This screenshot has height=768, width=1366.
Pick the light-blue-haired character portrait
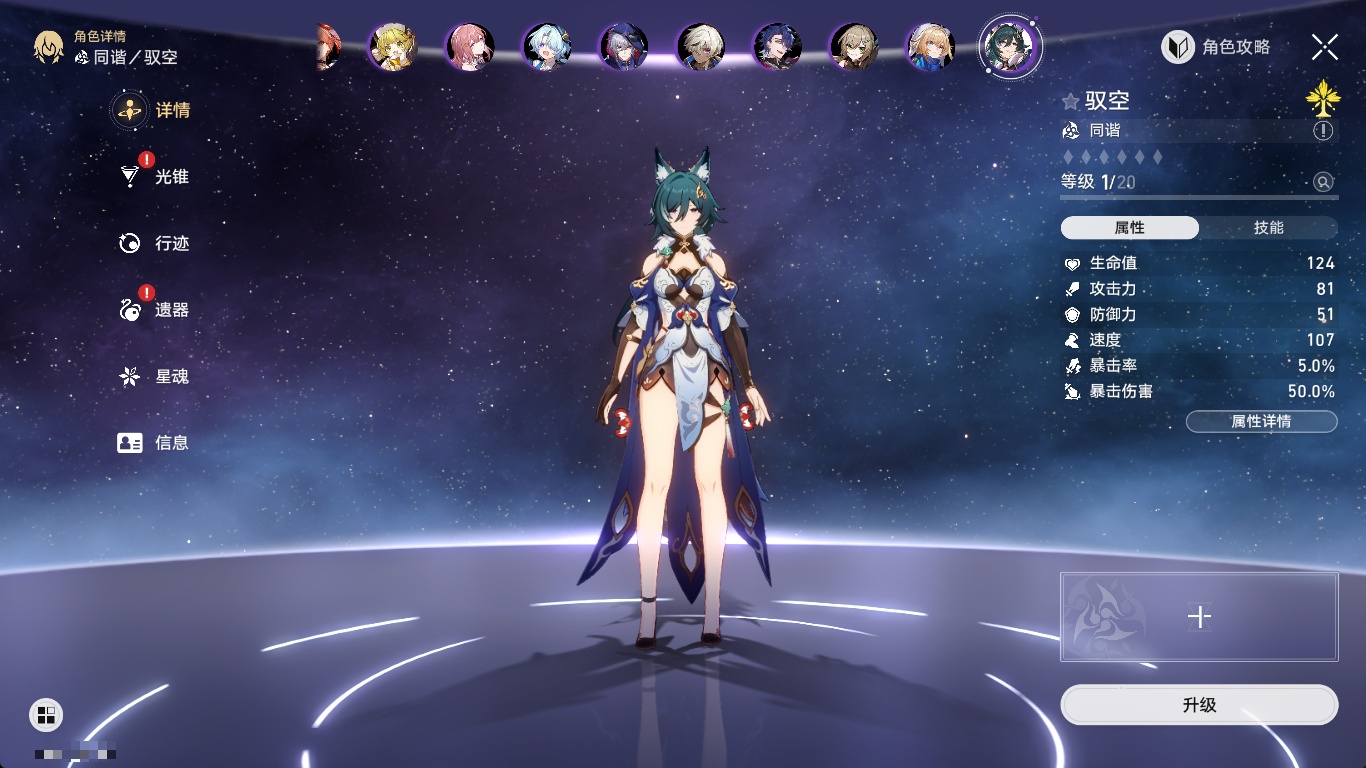(x=546, y=46)
